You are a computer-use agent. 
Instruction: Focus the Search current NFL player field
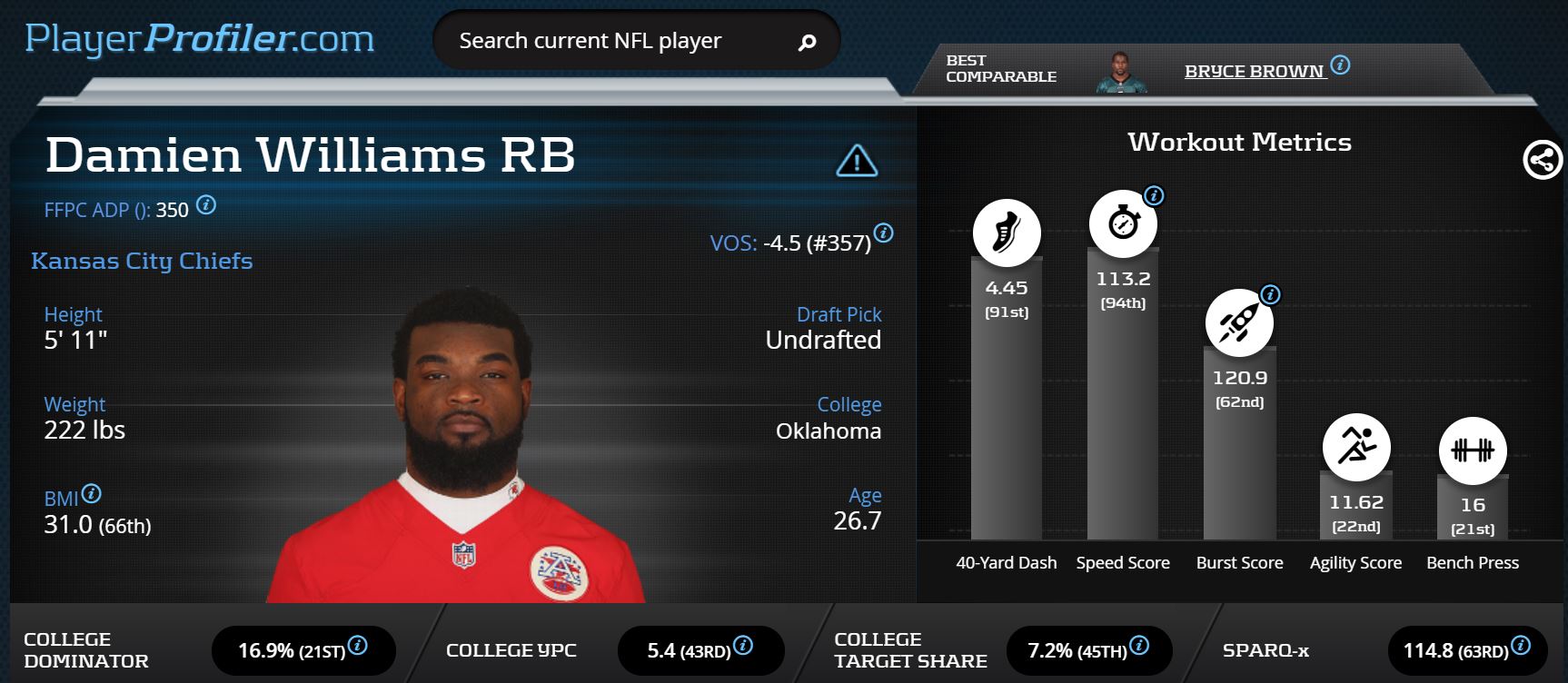(618, 41)
